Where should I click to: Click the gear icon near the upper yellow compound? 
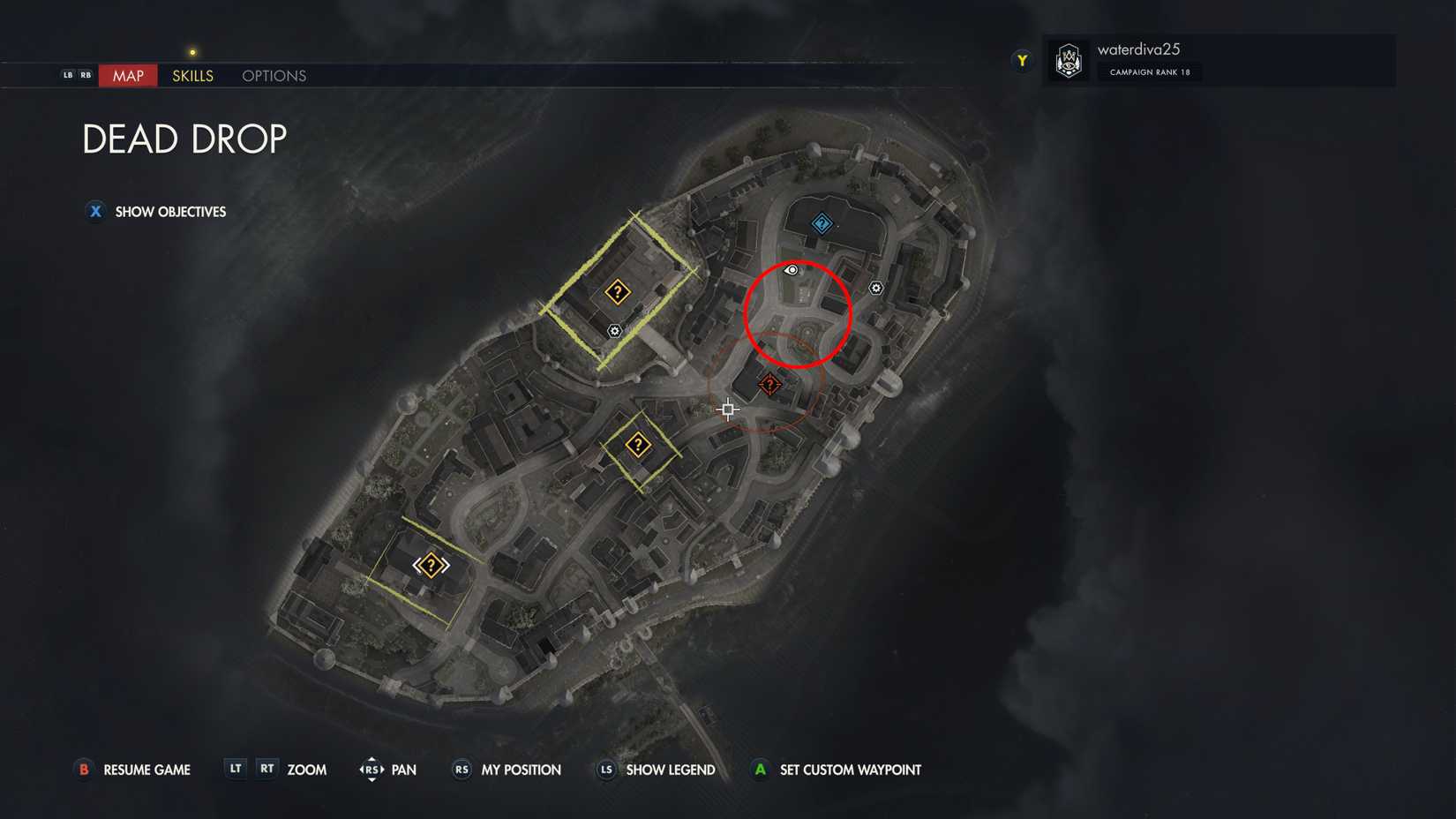pyautogui.click(x=613, y=332)
